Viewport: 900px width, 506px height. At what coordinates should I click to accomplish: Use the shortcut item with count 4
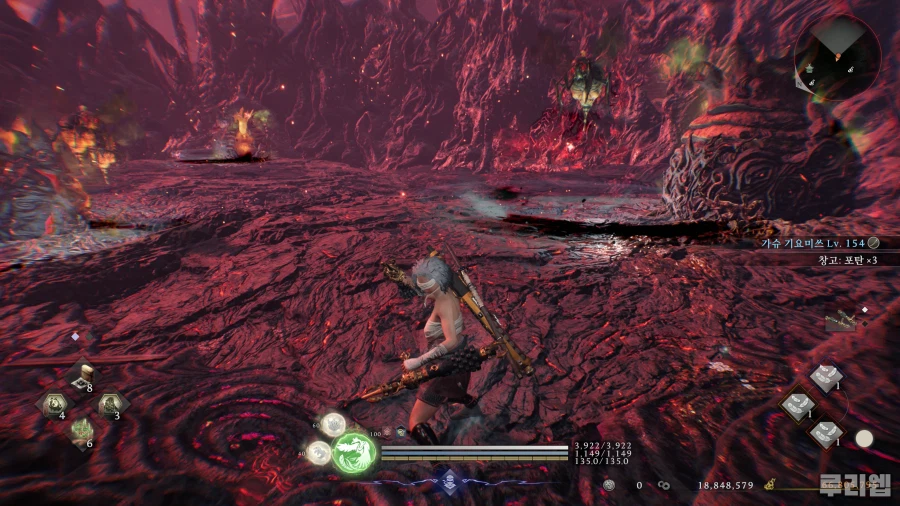pyautogui.click(x=53, y=405)
